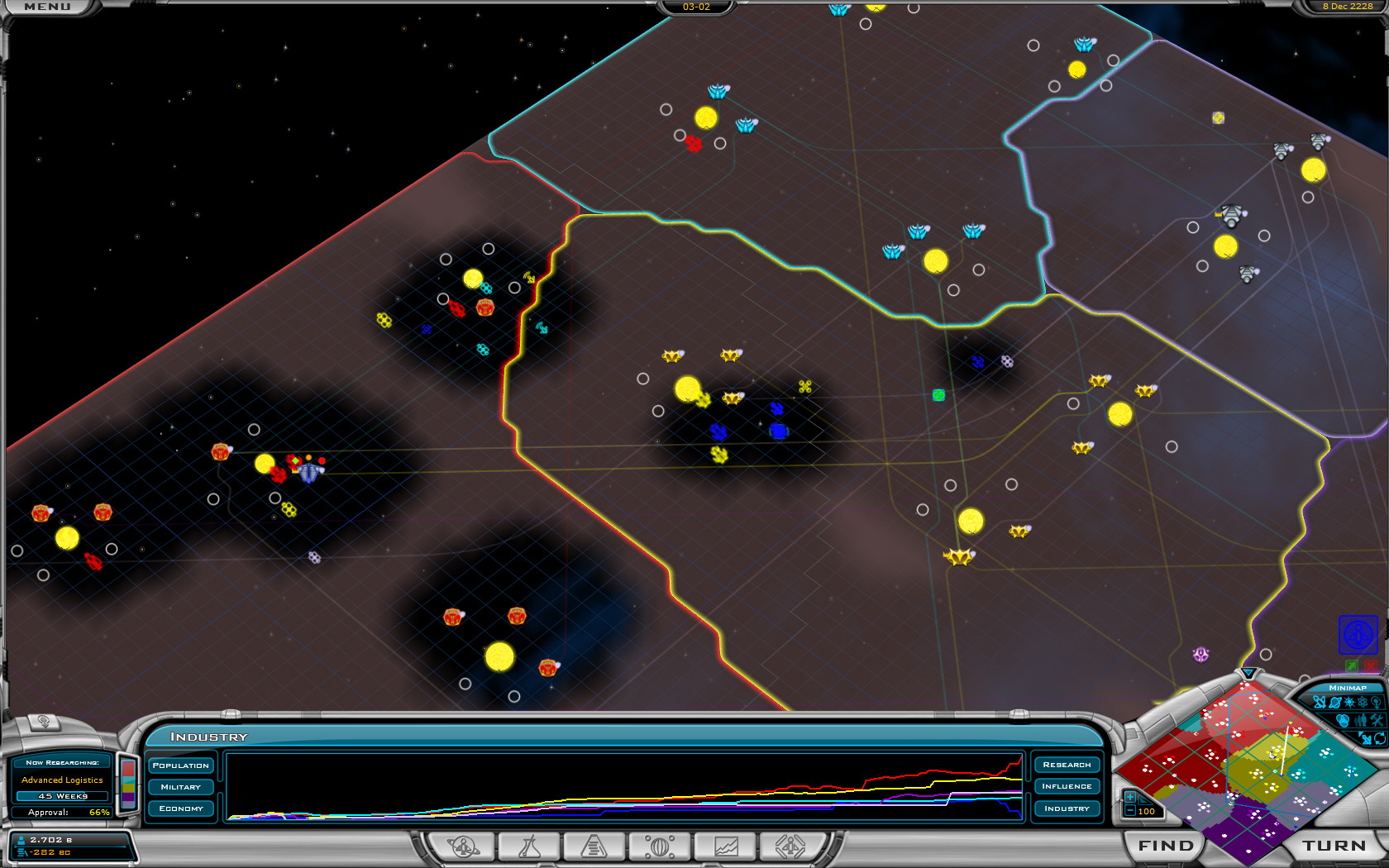The image size is (1389, 868).
Task: Toggle the minimap people filter icon
Action: point(1361,721)
